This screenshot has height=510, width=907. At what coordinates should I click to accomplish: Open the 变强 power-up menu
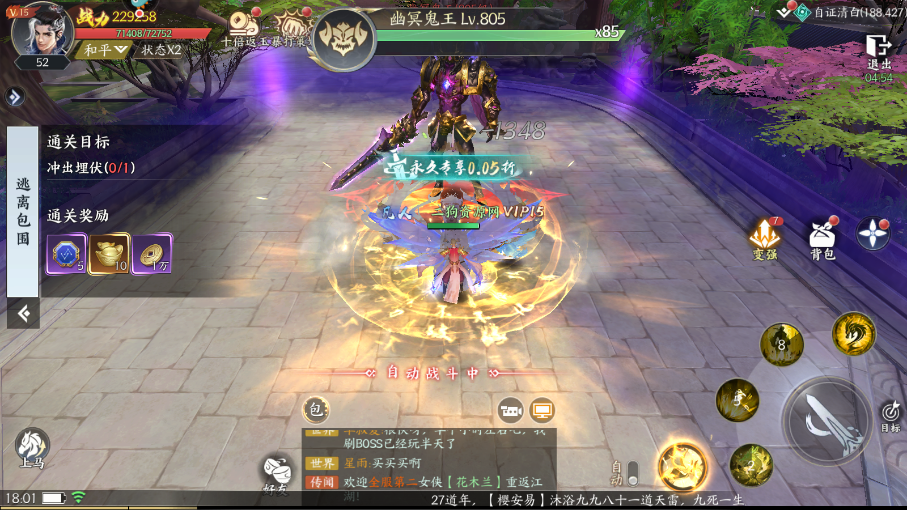click(766, 238)
